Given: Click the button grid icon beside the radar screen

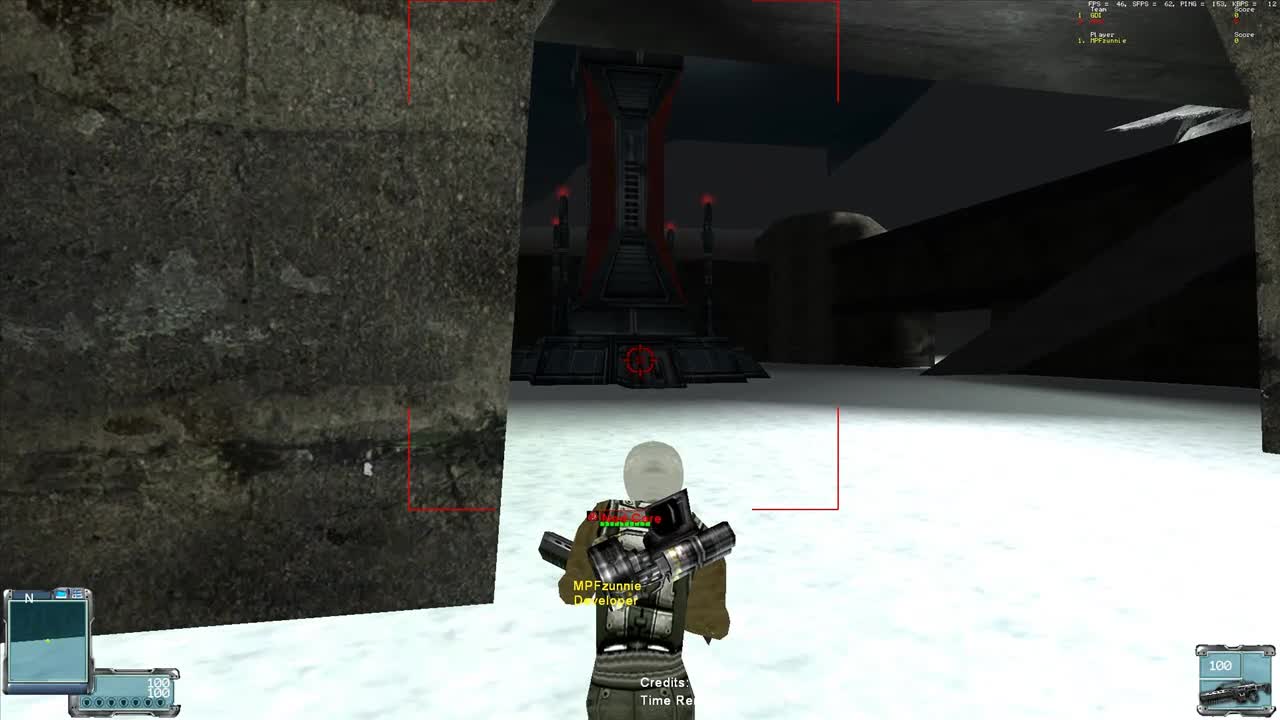Looking at the screenshot, I should pyautogui.click(x=77, y=594).
